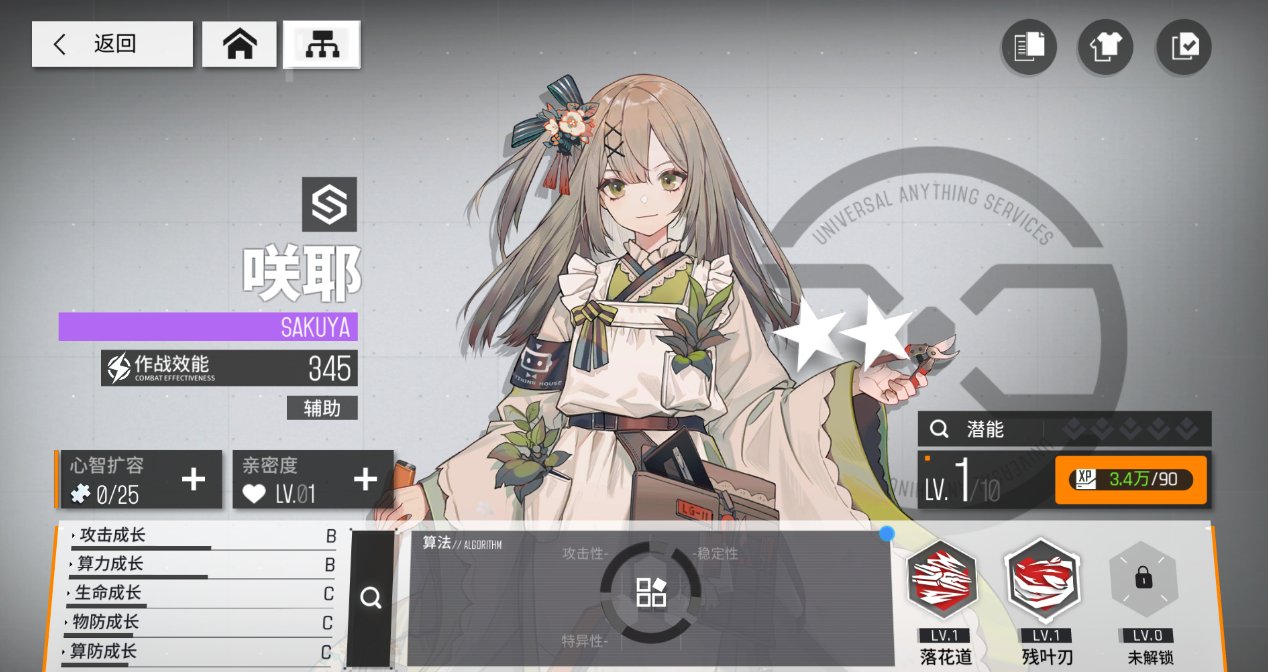Go back using the 返回 button

112,44
